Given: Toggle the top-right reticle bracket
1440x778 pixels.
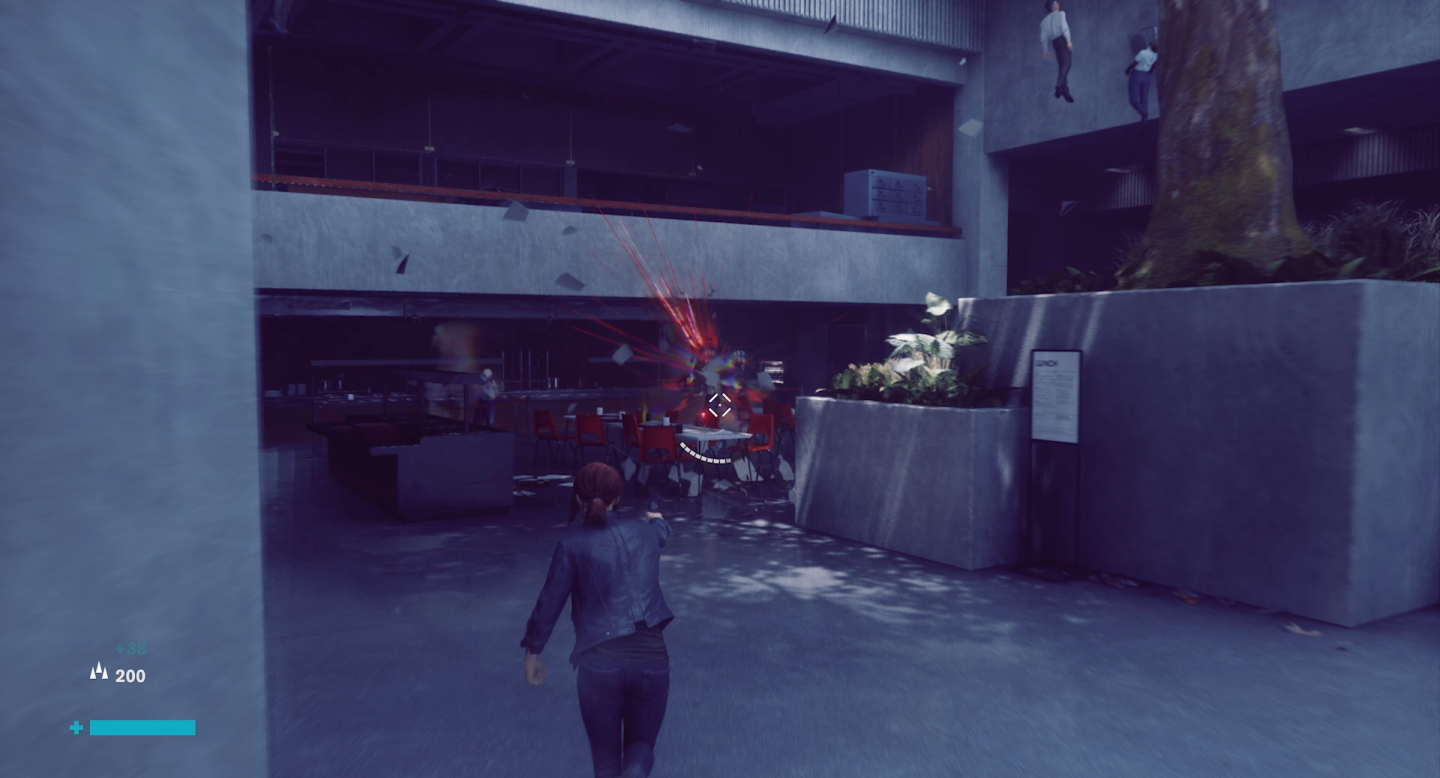Looking at the screenshot, I should pos(727,397).
